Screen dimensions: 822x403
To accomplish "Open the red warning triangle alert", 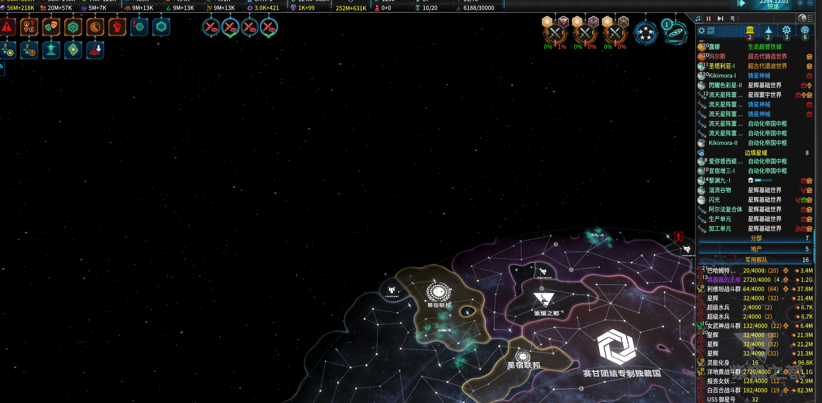I will click(8, 27).
